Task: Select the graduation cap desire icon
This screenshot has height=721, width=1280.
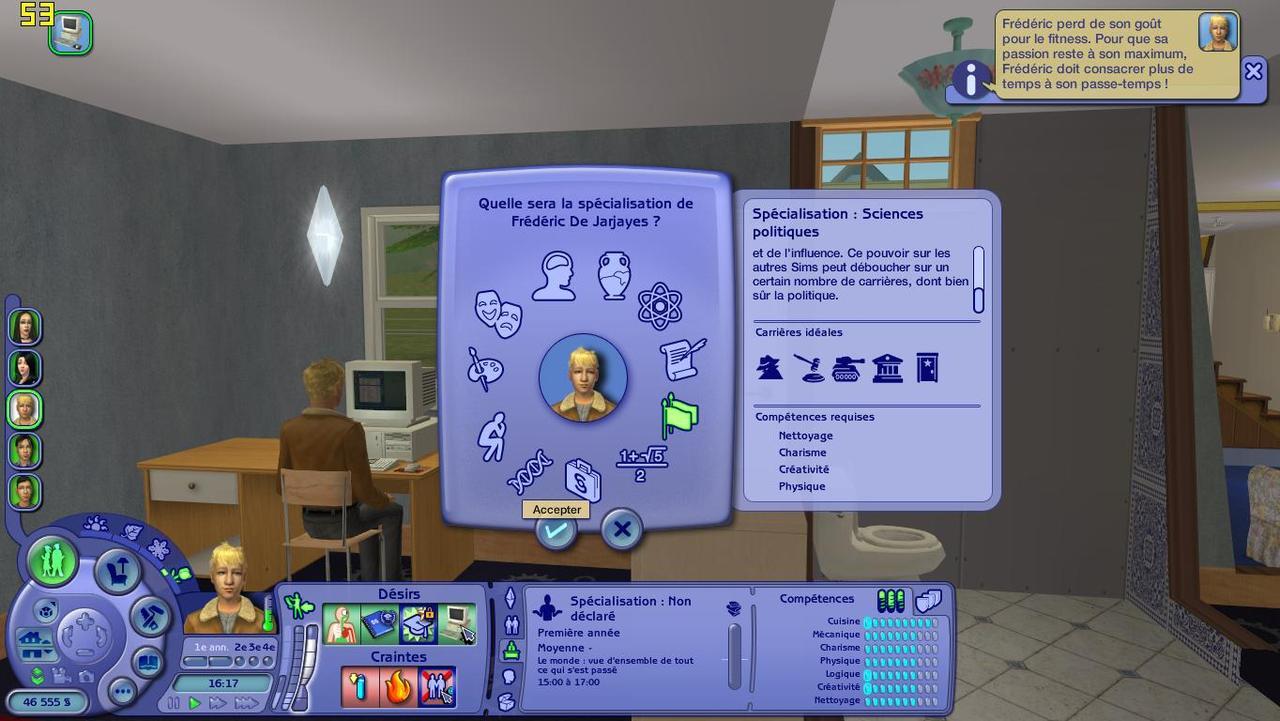Action: (x=418, y=624)
